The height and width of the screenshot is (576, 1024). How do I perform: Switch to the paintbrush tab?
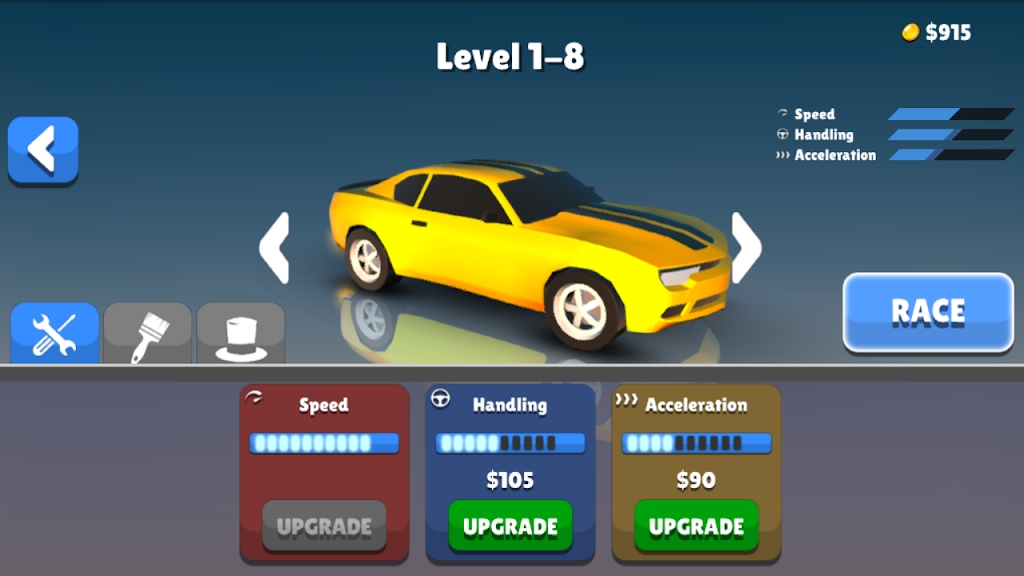point(147,334)
